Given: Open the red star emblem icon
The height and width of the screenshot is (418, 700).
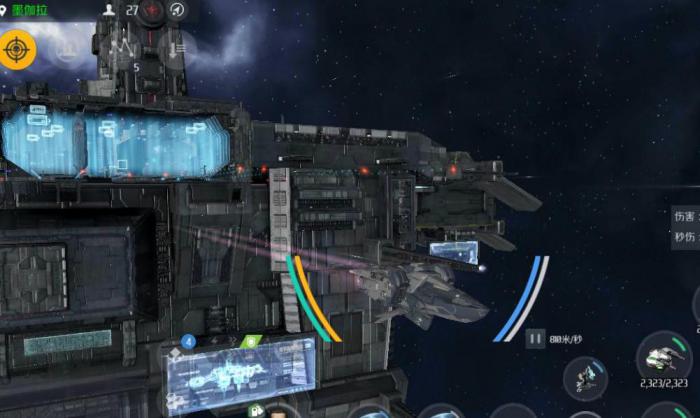Looking at the screenshot, I should pos(152,10).
